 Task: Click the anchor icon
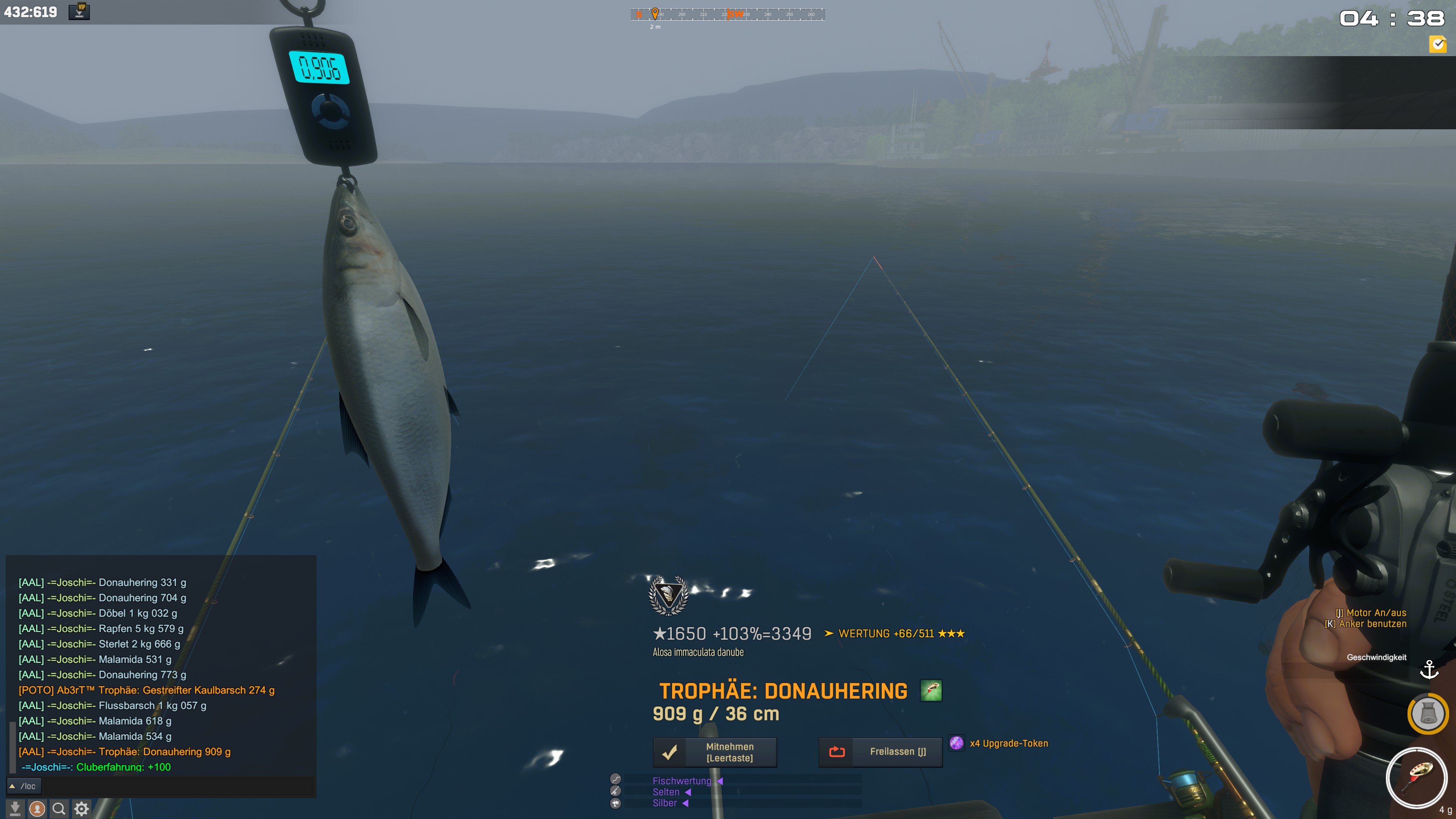point(1429,670)
